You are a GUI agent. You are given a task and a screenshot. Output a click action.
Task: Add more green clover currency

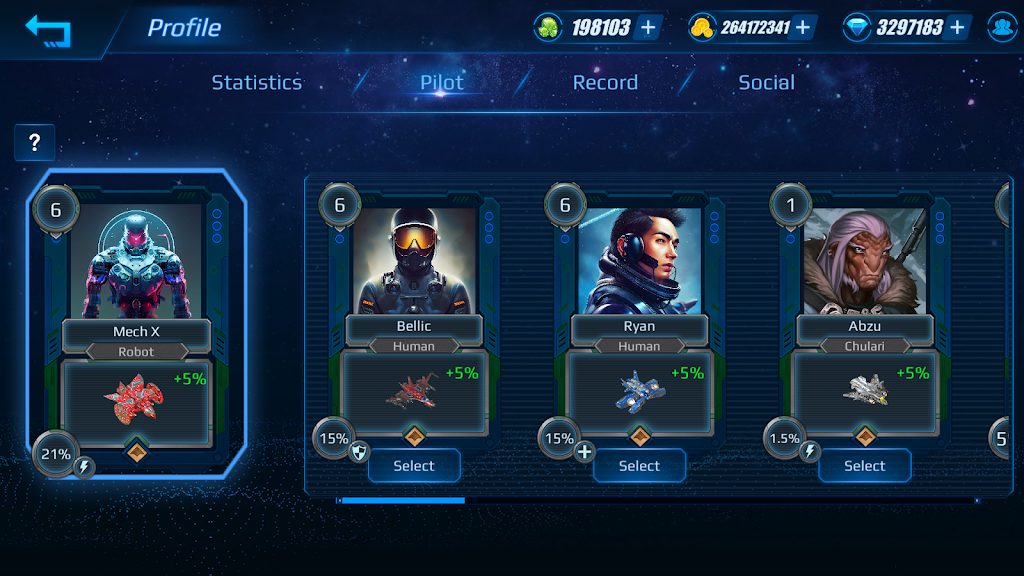(648, 28)
